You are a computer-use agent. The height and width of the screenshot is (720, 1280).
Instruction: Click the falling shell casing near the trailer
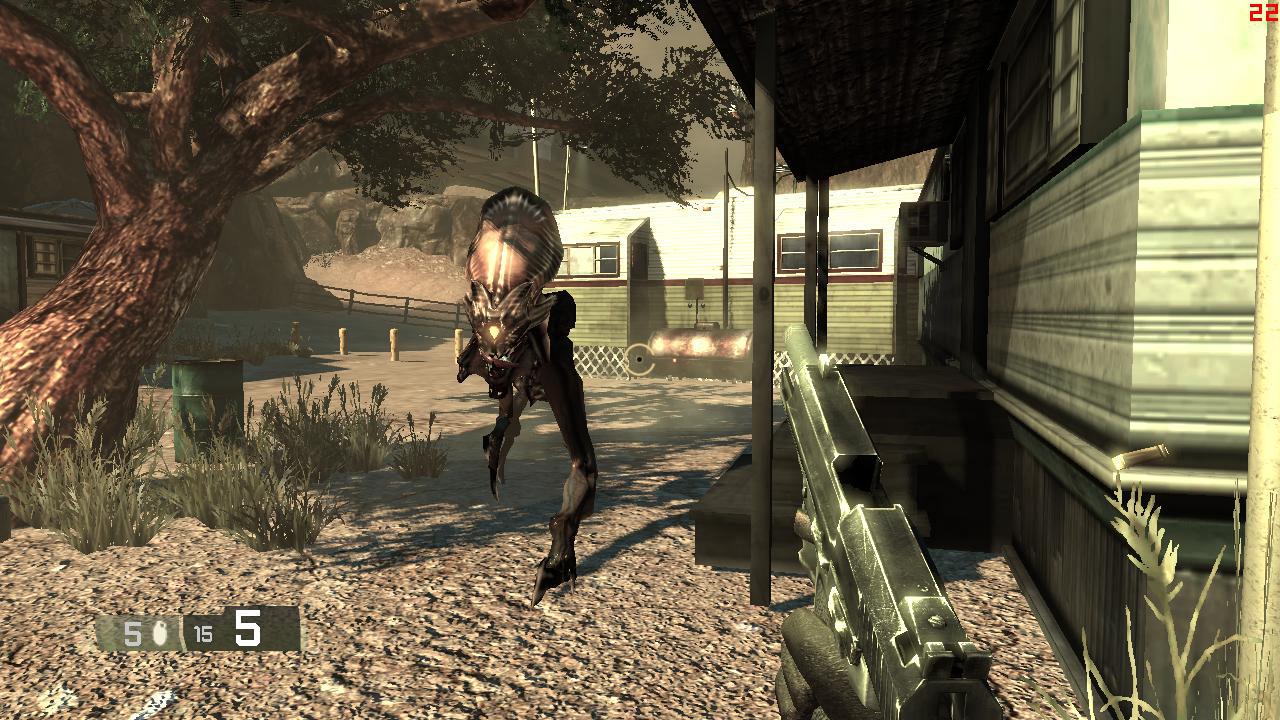[x=1140, y=455]
